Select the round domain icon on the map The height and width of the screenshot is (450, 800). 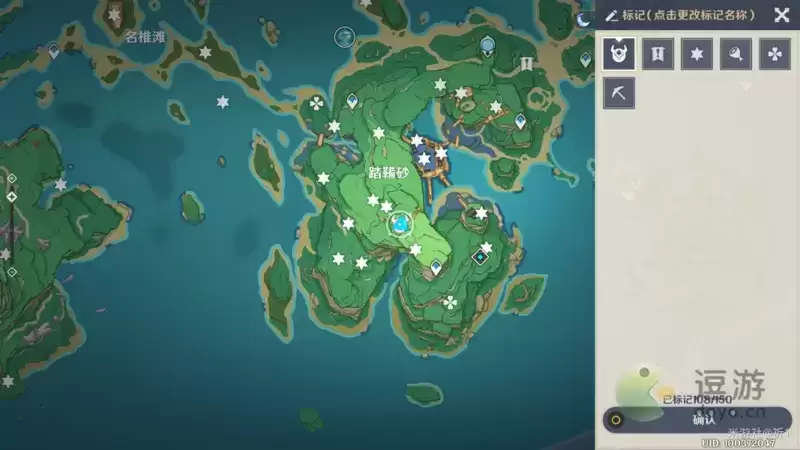[345, 36]
